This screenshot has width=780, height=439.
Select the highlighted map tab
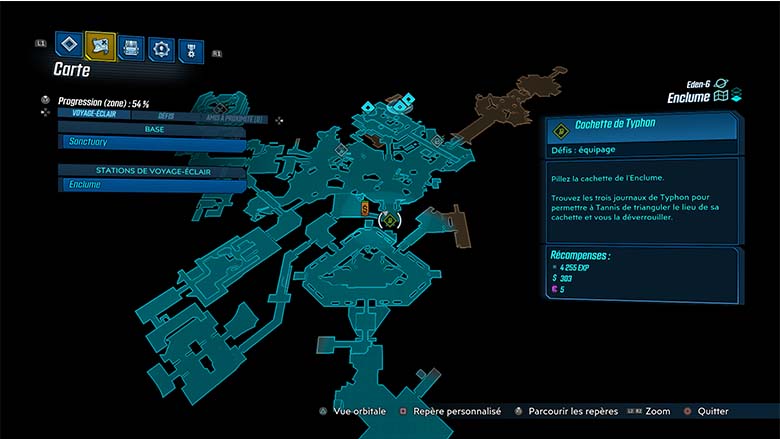pyautogui.click(x=100, y=45)
